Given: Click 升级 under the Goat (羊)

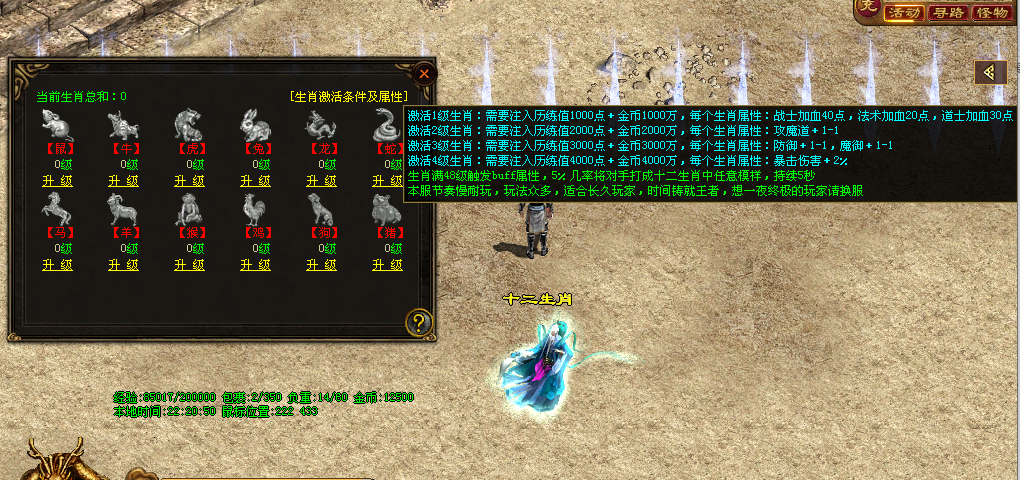Looking at the screenshot, I should tap(123, 265).
